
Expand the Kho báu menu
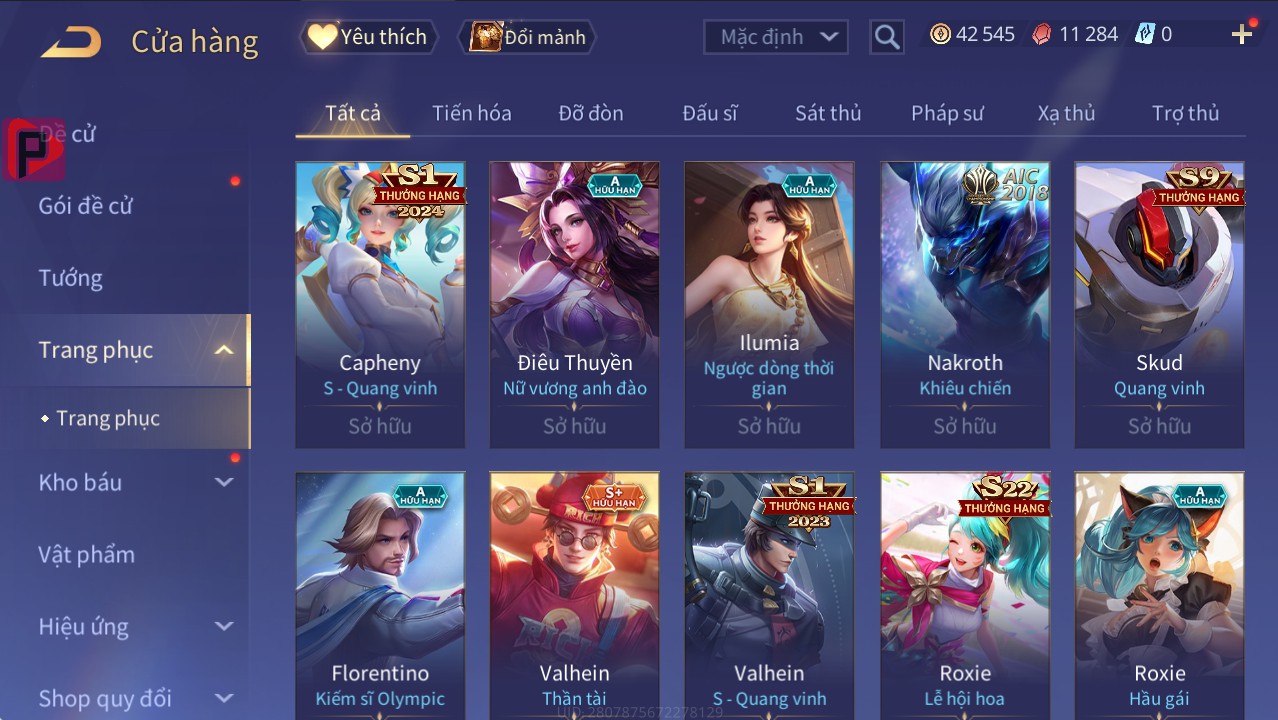135,482
